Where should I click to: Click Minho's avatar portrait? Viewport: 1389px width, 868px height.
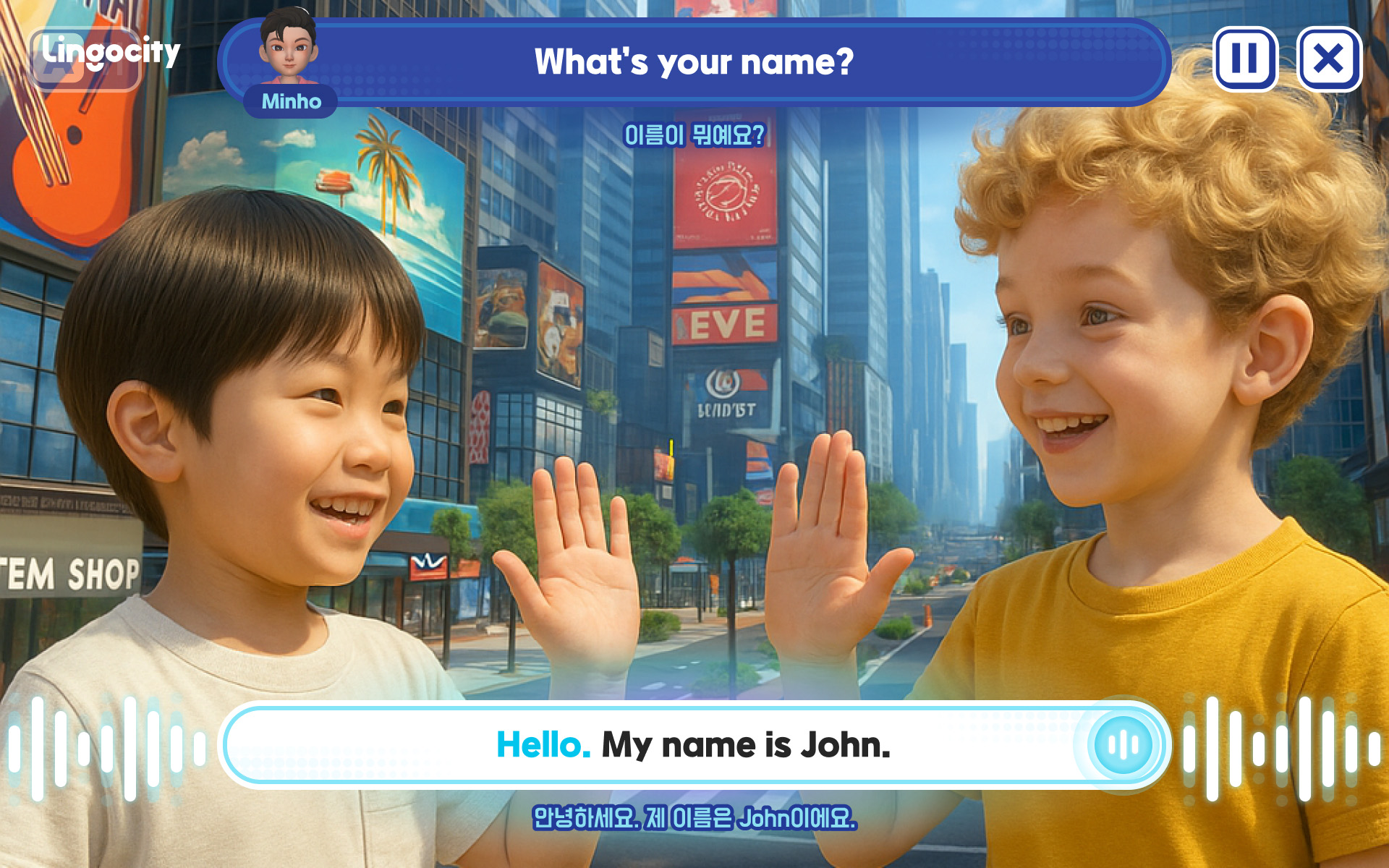[289, 47]
